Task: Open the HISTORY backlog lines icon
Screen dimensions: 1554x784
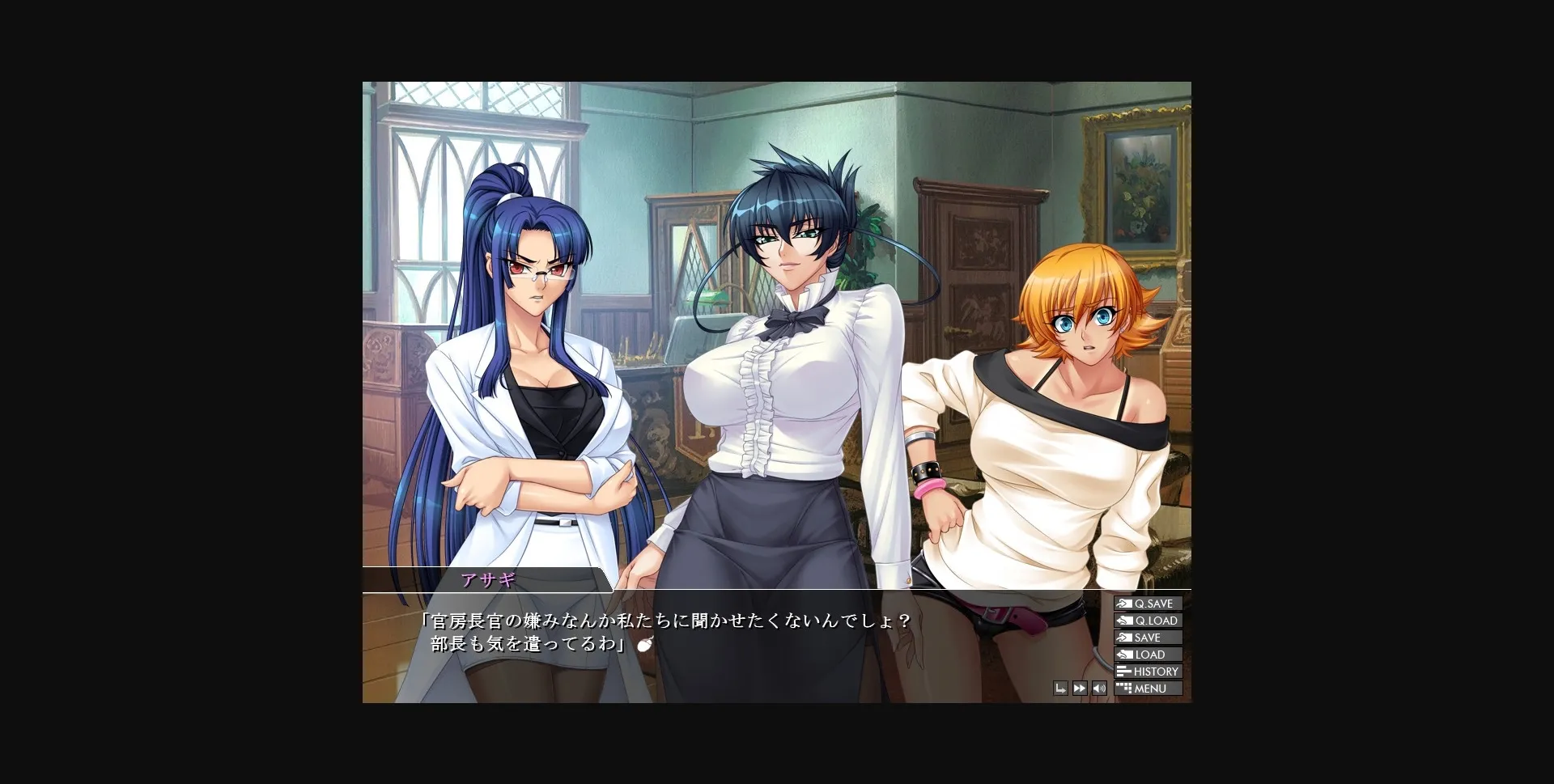Action: tap(1123, 671)
